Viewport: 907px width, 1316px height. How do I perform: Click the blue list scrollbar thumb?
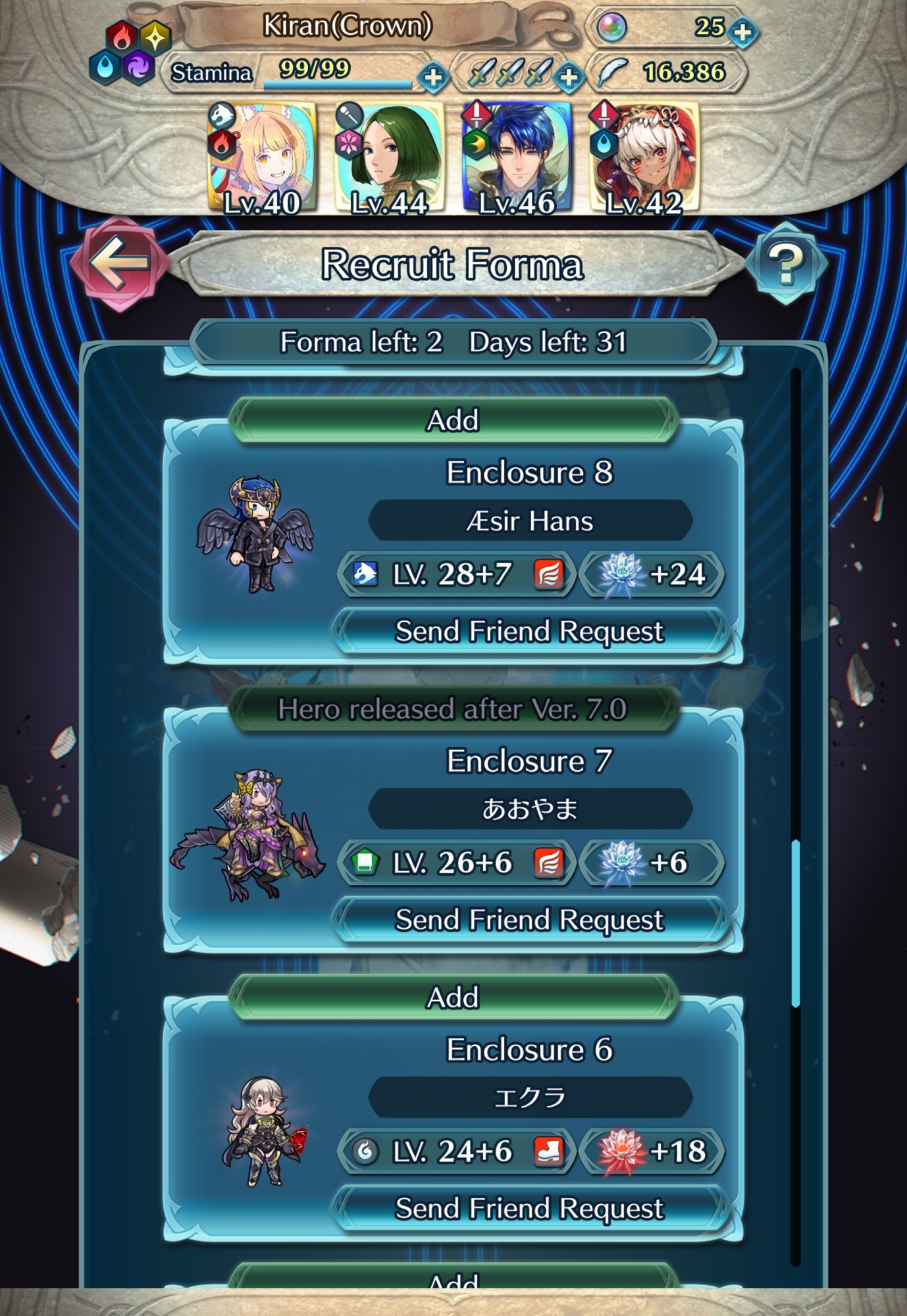click(x=796, y=921)
